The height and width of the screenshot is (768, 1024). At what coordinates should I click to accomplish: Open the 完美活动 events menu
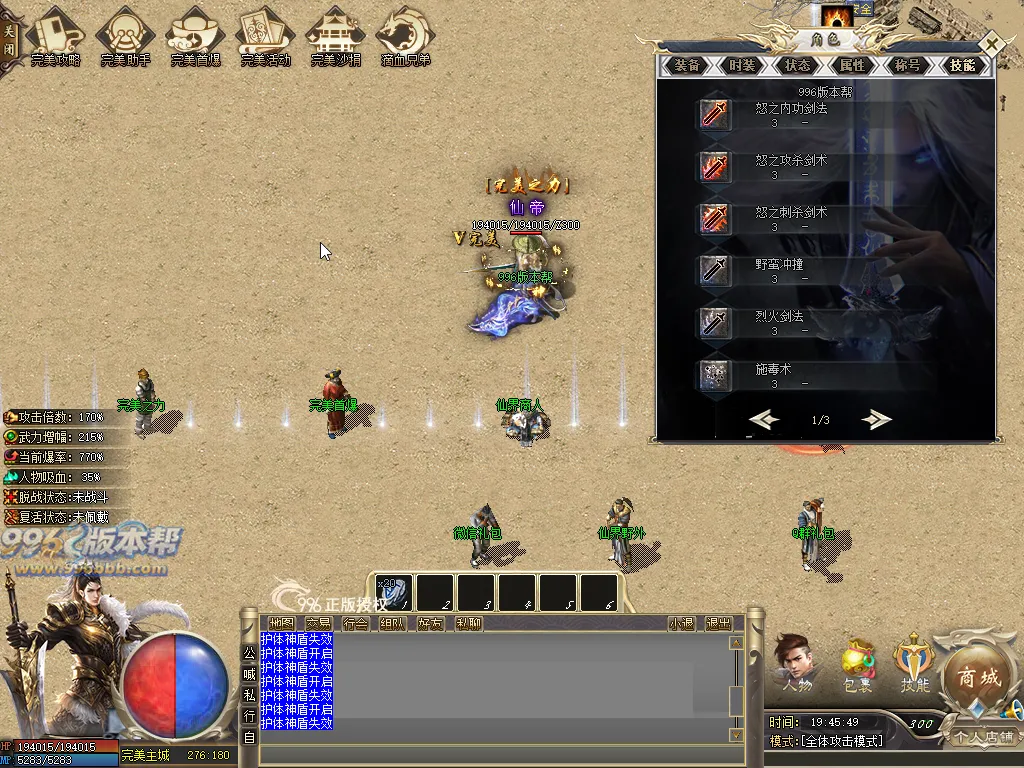265,37
